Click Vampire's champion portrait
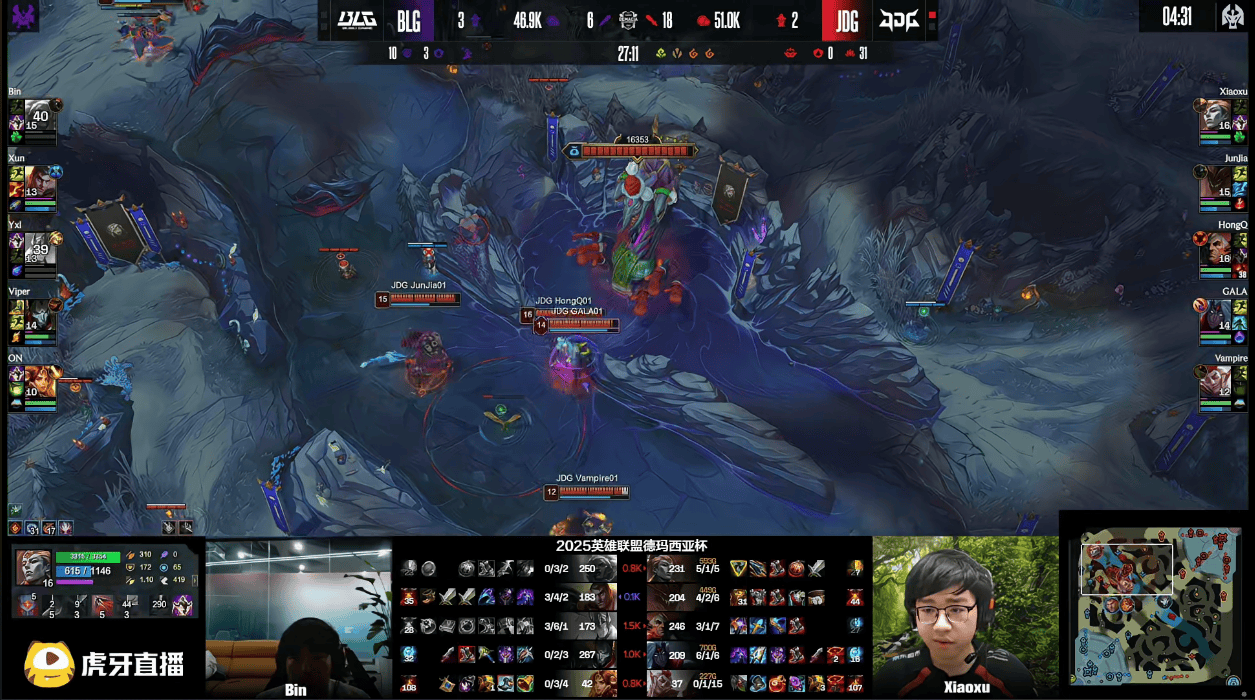Image resolution: width=1255 pixels, height=700 pixels. [x=1216, y=379]
